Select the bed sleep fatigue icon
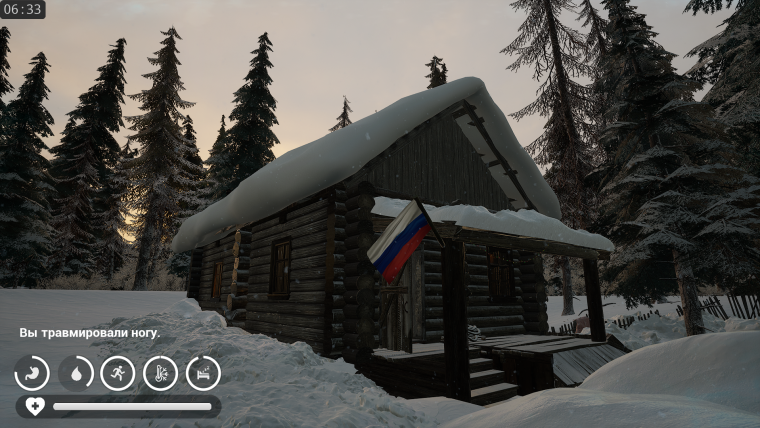Viewport: 760px width, 428px height. (203, 373)
